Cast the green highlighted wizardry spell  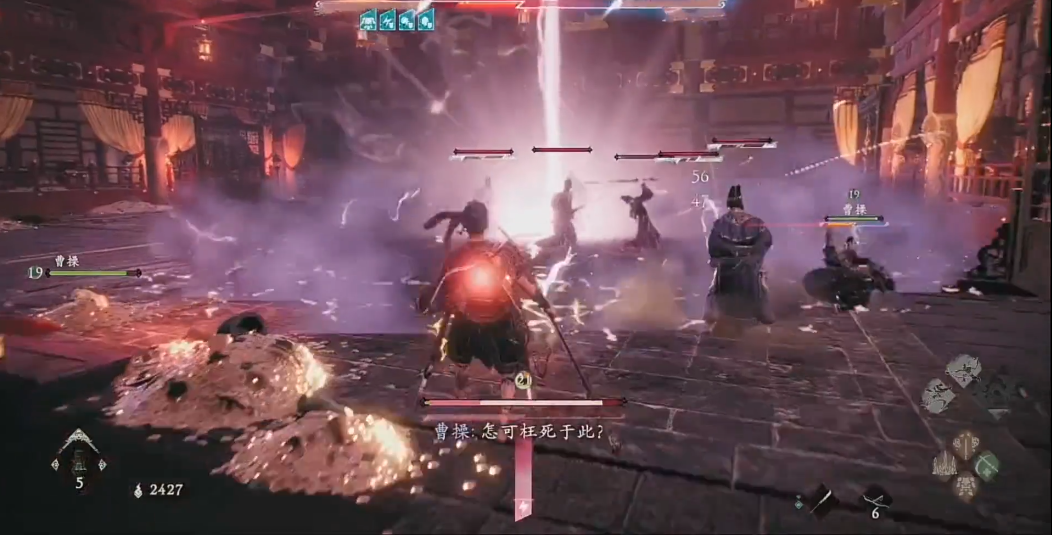coord(988,465)
